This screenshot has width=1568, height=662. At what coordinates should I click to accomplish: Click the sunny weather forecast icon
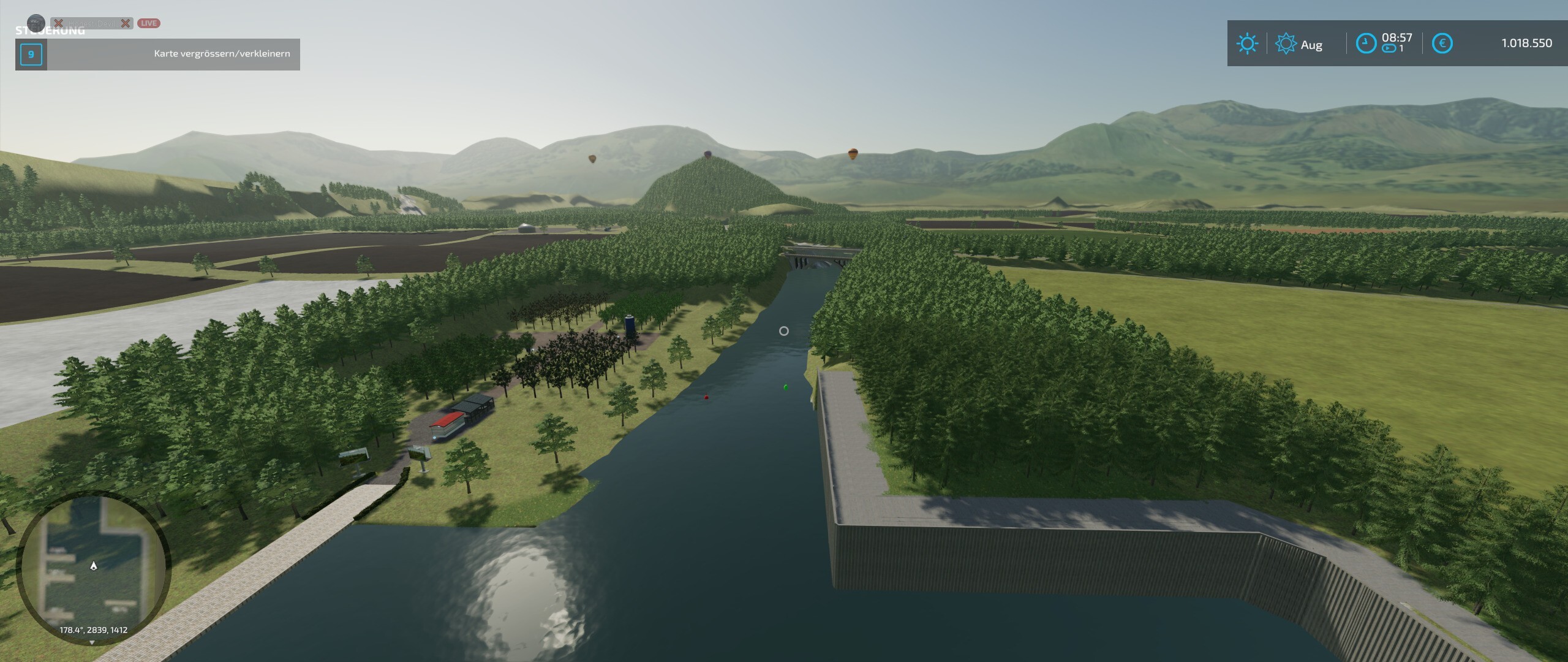pyautogui.click(x=1247, y=44)
